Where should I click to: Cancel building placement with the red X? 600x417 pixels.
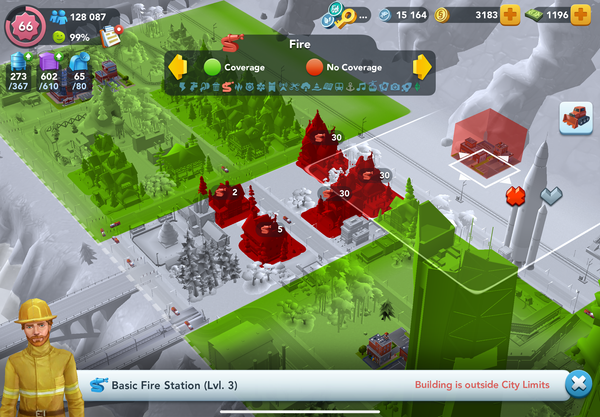(x=516, y=194)
